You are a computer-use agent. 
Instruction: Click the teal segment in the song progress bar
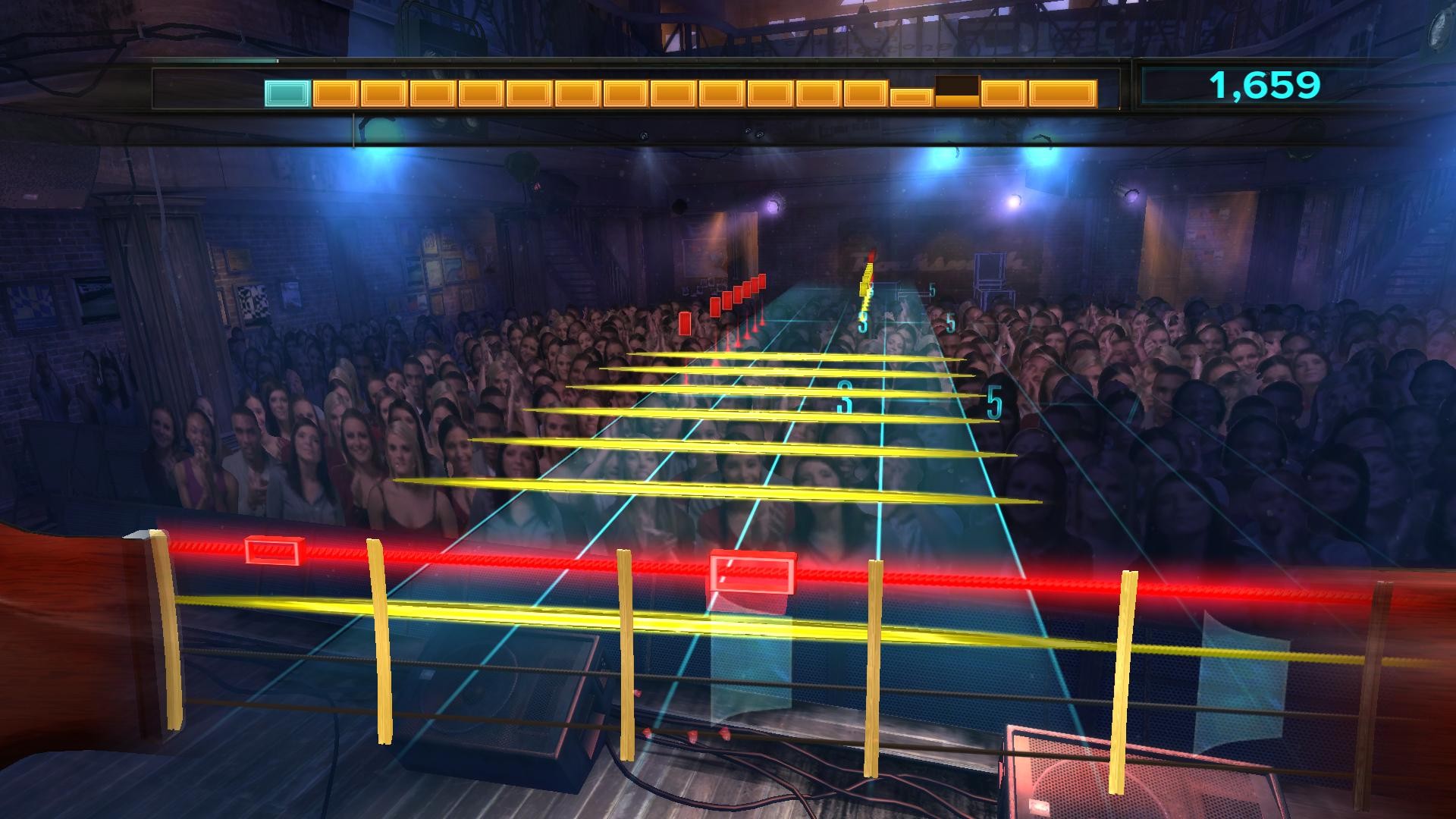click(285, 93)
